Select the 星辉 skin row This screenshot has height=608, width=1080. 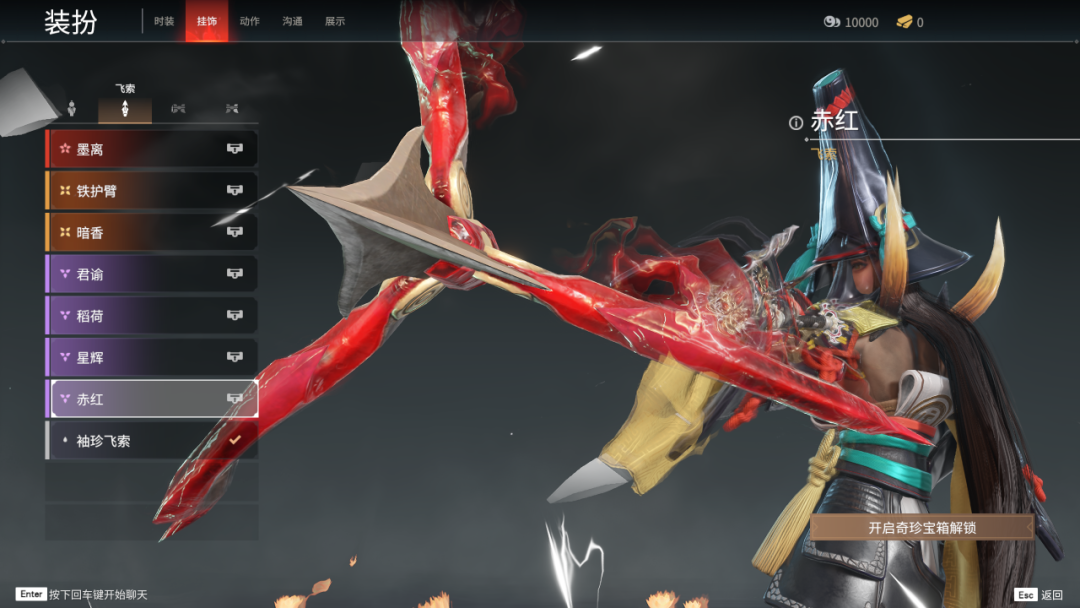coord(152,357)
